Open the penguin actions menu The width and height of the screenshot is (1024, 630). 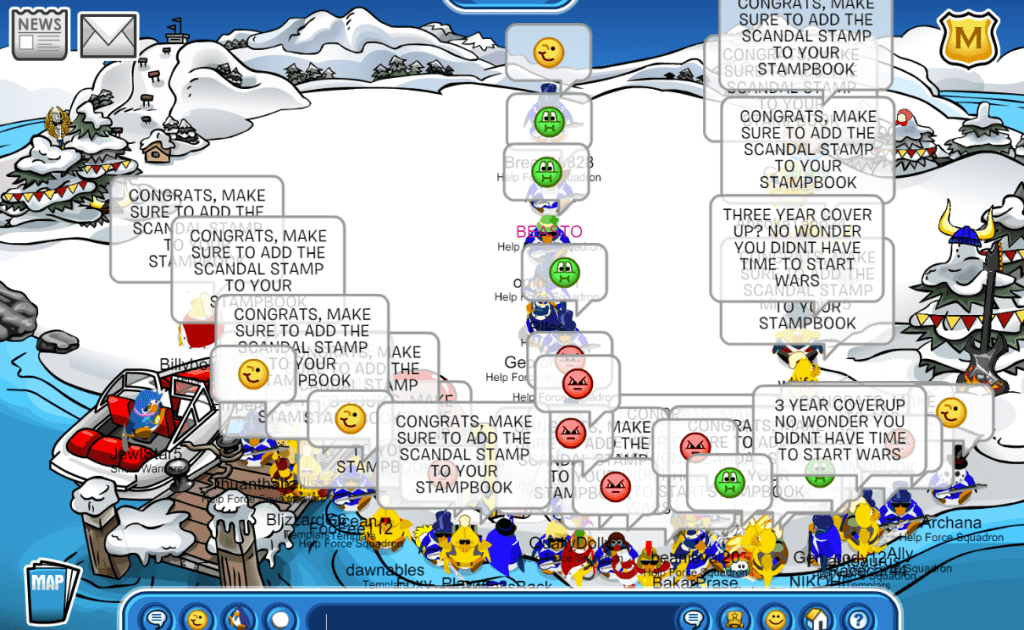(239, 618)
